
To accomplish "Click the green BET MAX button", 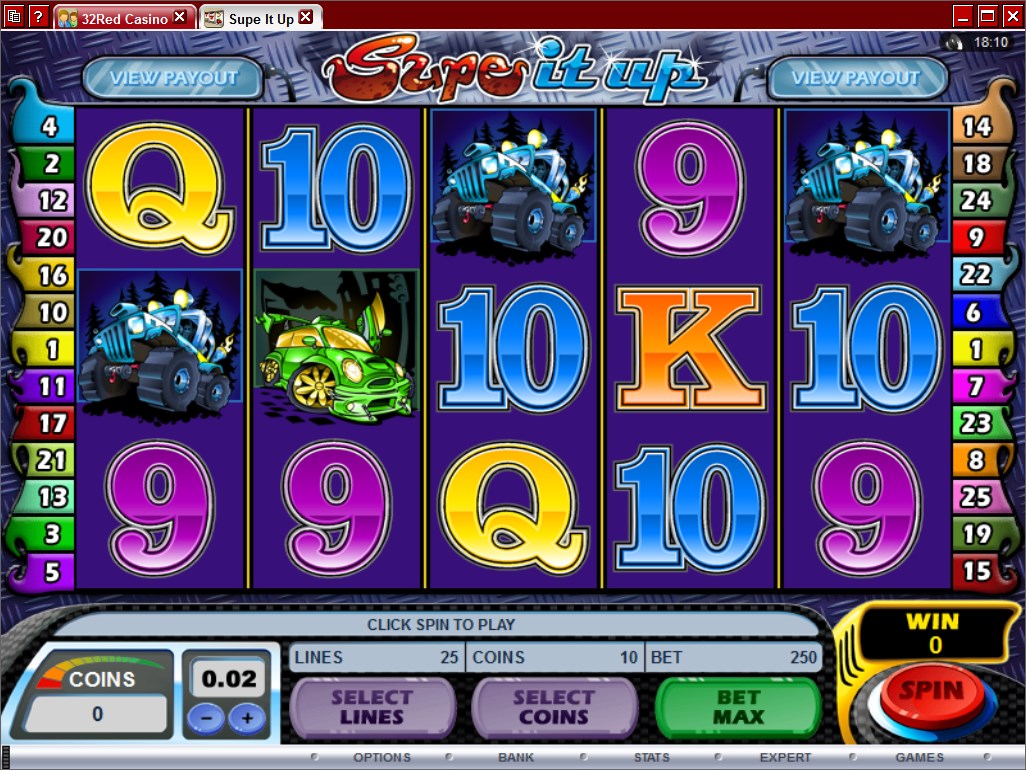I will [738, 708].
